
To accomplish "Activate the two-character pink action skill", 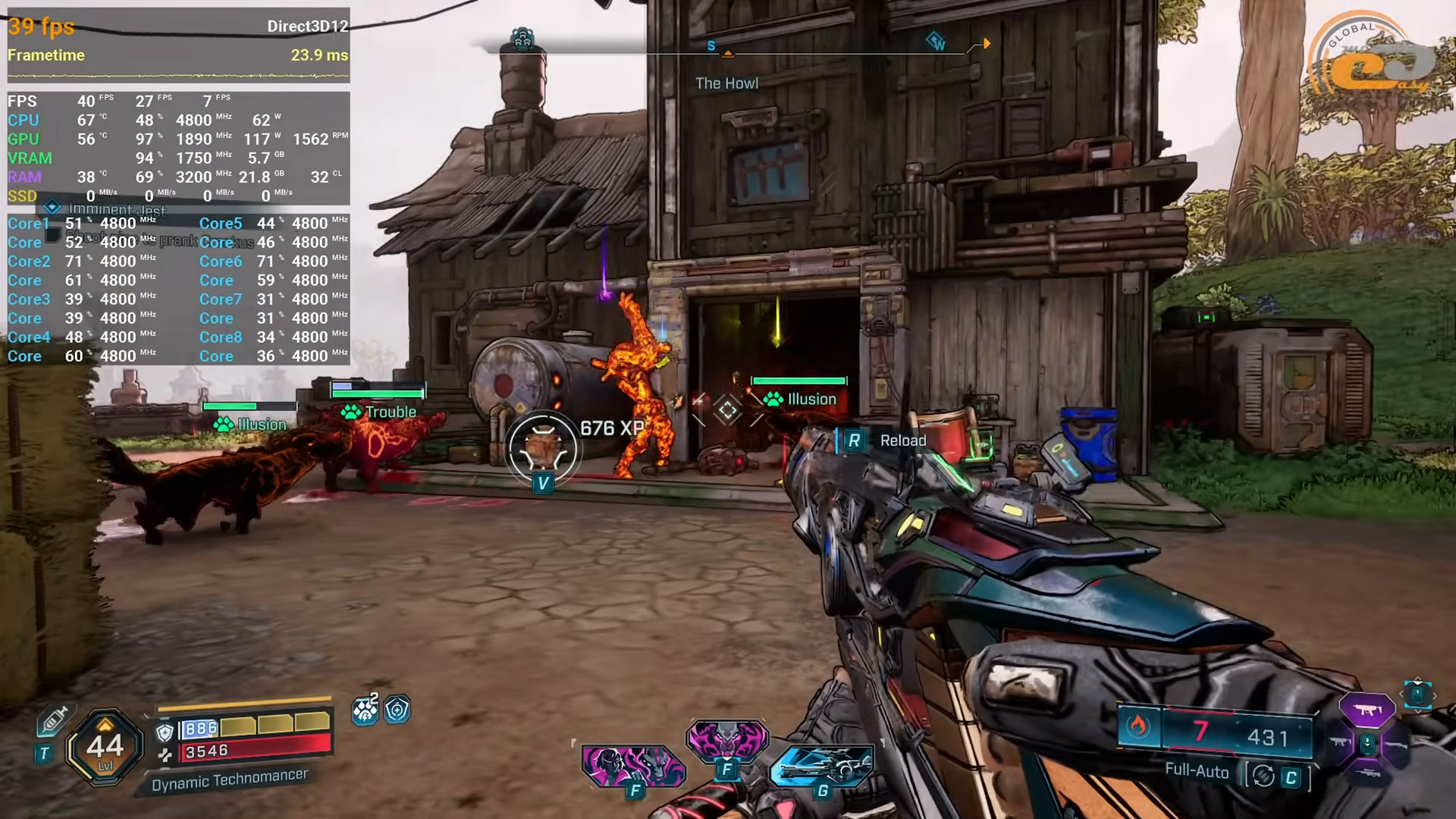I will tap(634, 764).
